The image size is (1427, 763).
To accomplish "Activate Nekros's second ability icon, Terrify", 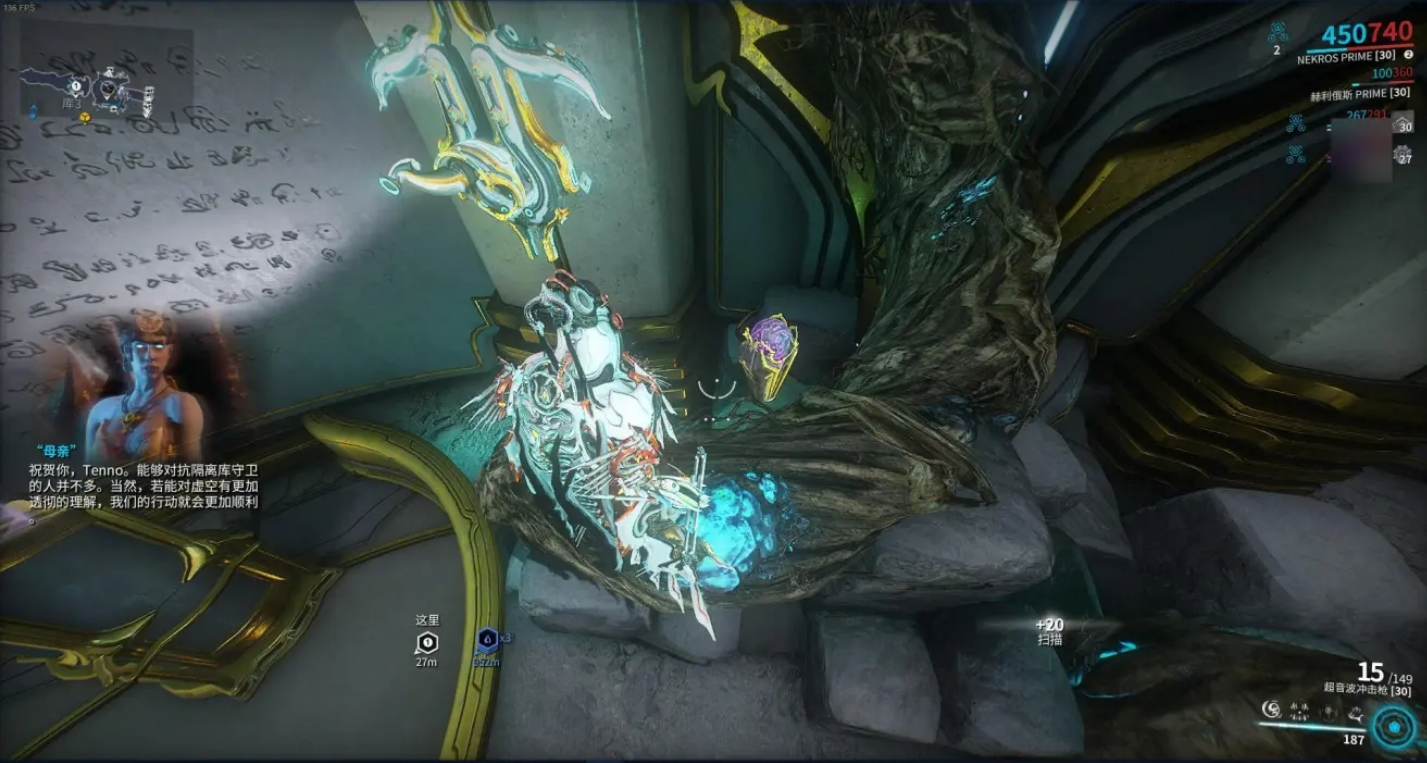I will tap(1300, 712).
